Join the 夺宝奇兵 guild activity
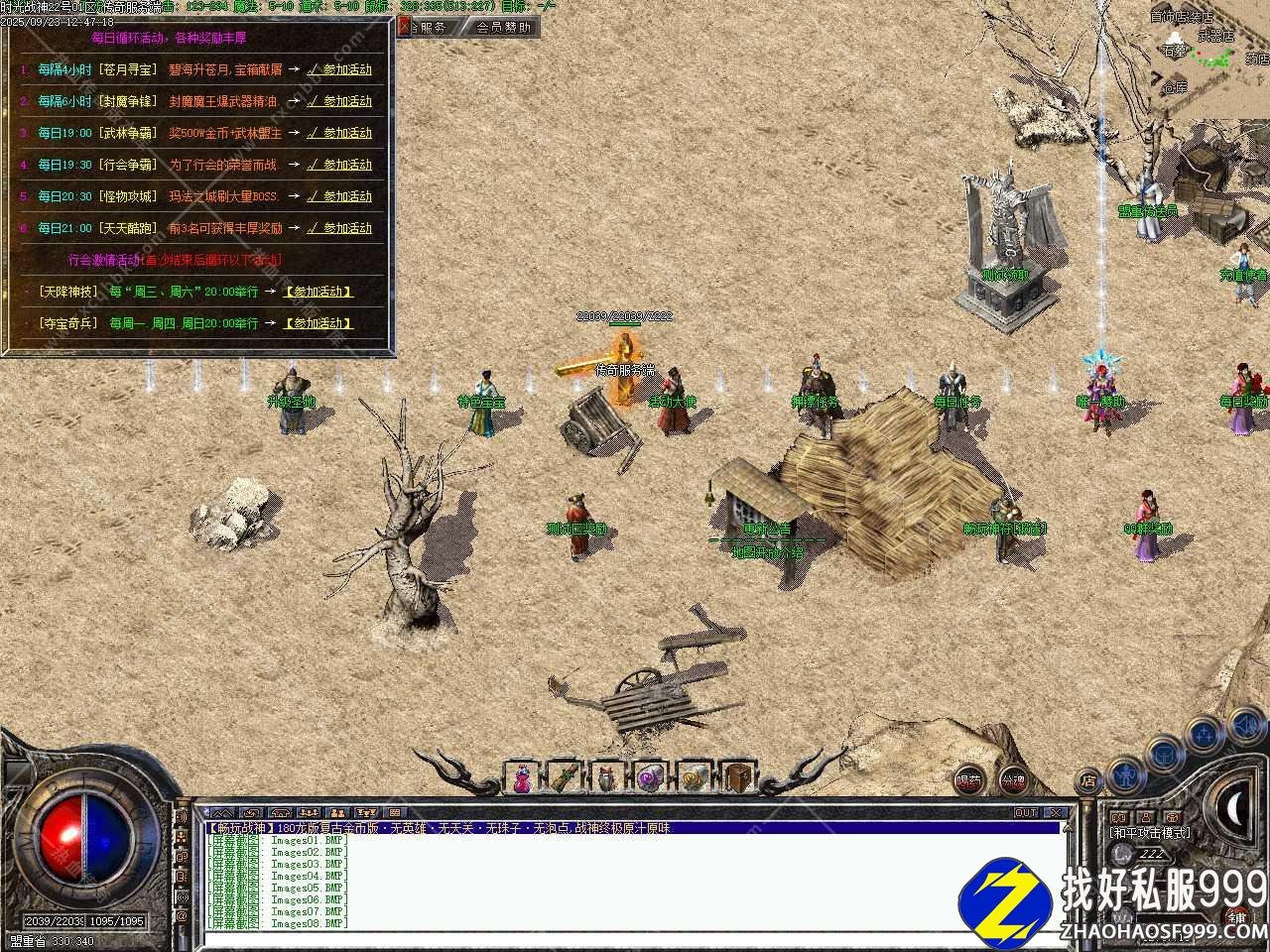The width and height of the screenshot is (1270, 952). point(318,323)
